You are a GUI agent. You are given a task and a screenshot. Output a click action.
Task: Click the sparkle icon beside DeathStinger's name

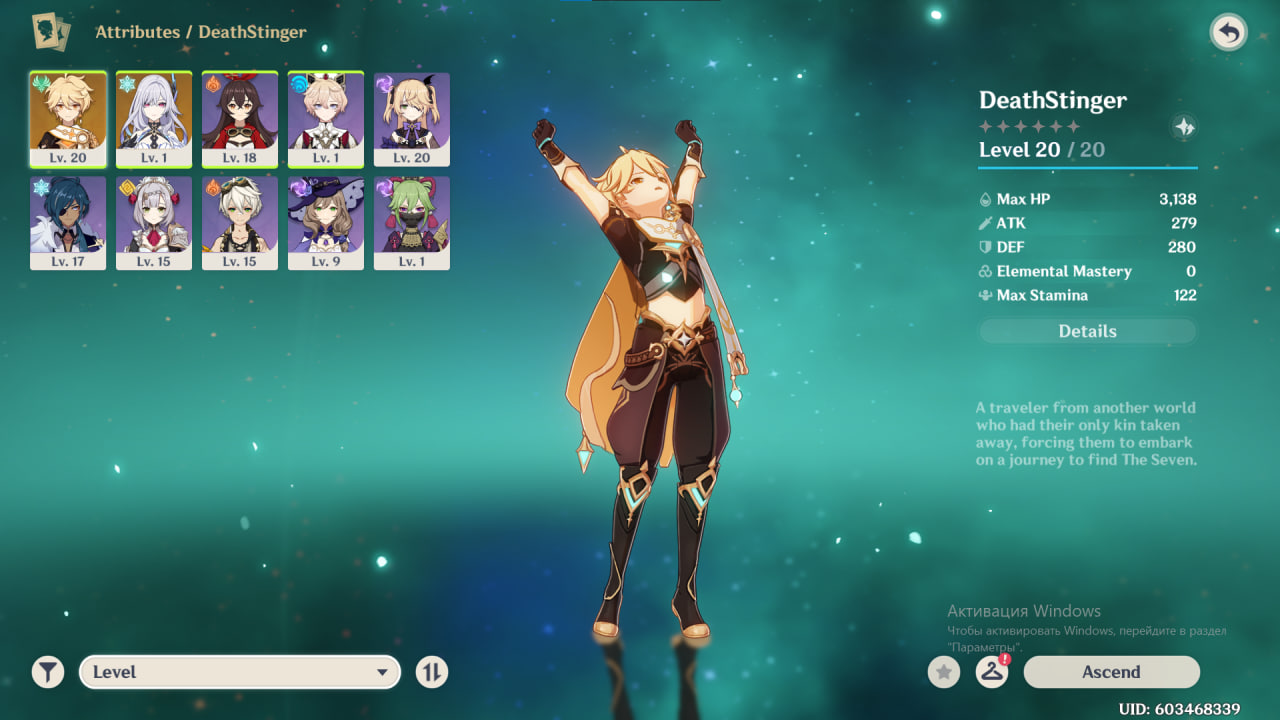(x=1184, y=127)
